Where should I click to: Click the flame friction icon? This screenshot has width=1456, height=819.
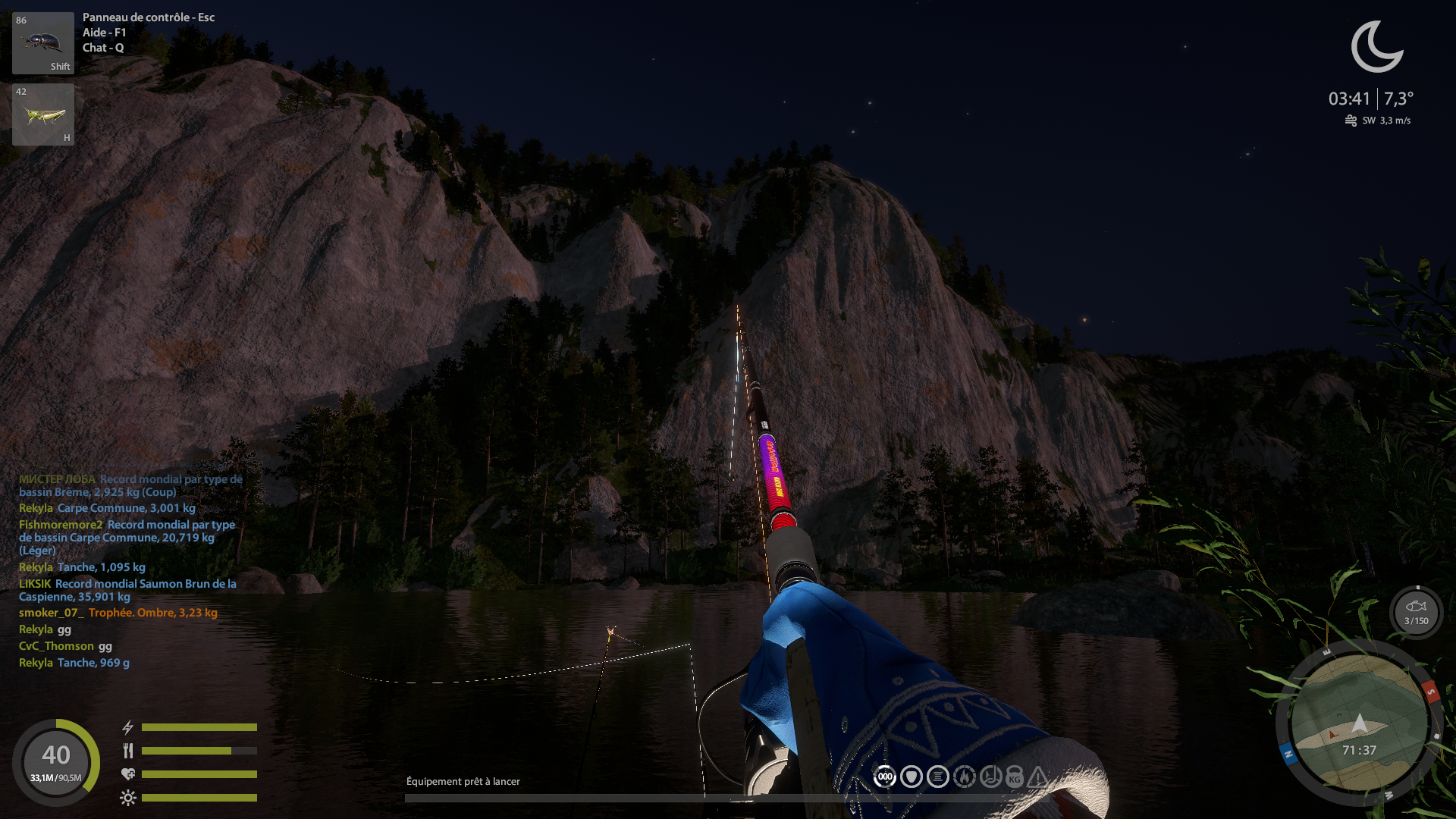point(965,777)
